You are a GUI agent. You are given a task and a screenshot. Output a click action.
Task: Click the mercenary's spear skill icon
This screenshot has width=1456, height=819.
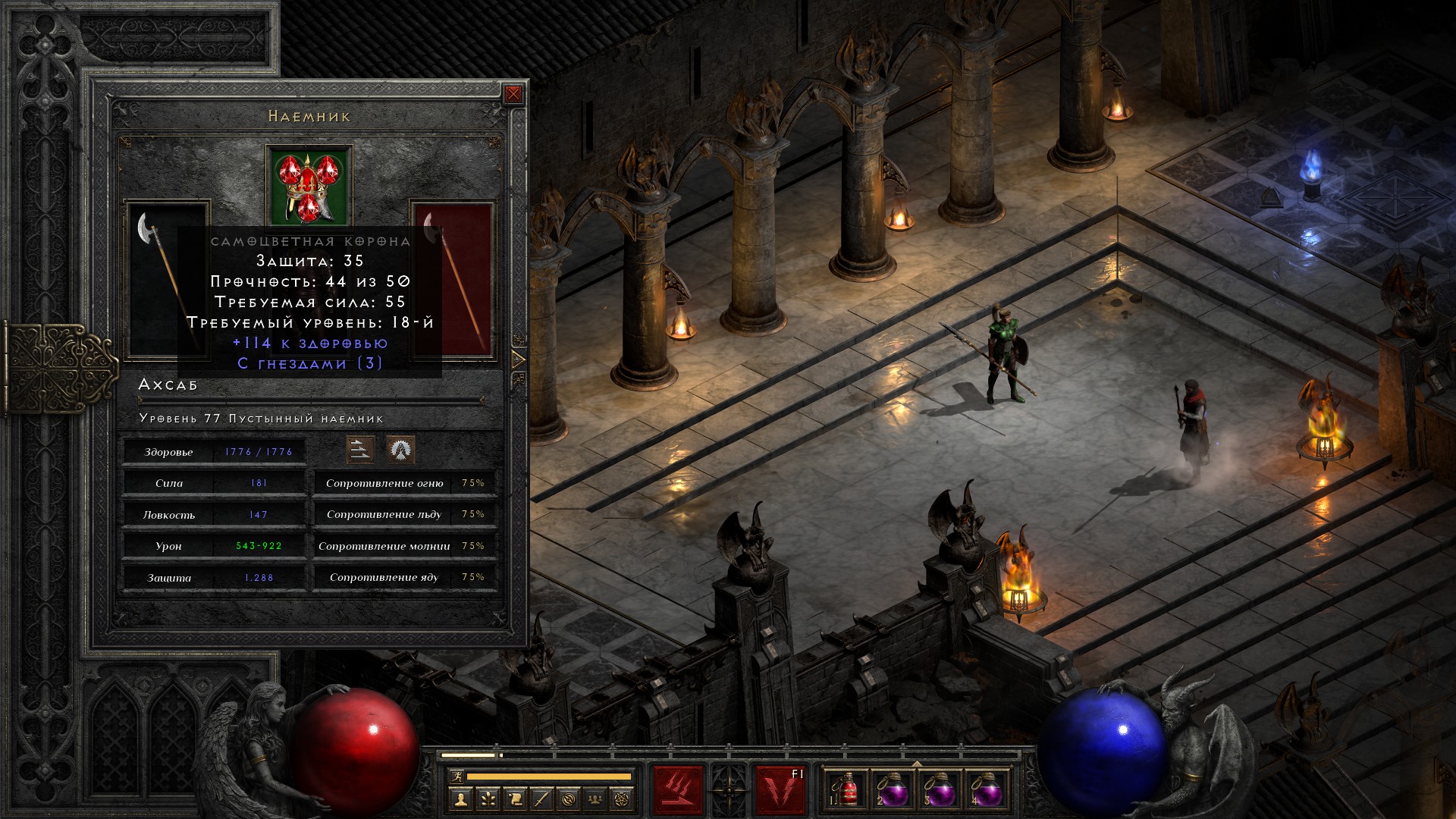(360, 450)
